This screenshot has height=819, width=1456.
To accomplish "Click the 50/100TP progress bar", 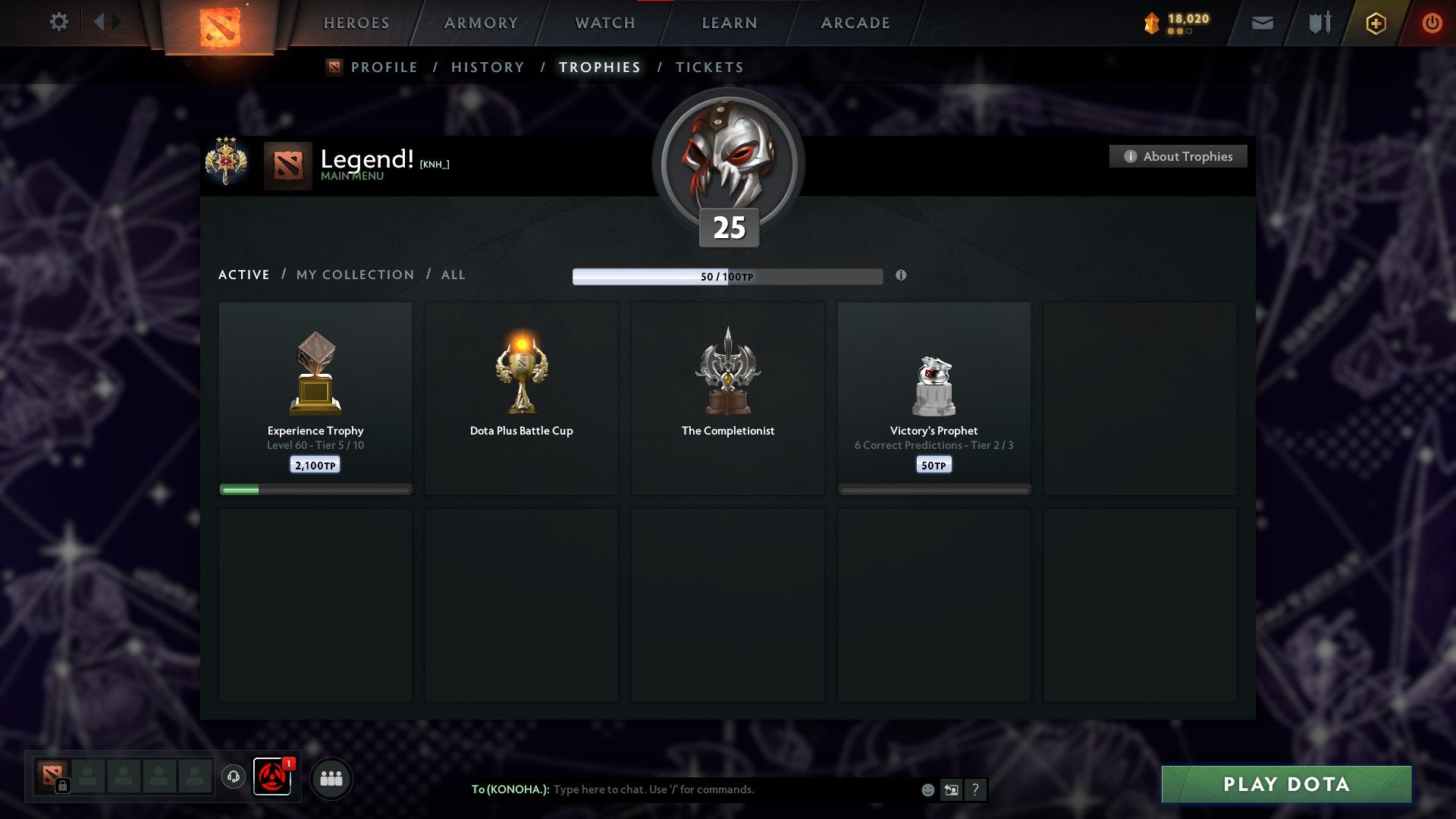I will pyautogui.click(x=728, y=277).
